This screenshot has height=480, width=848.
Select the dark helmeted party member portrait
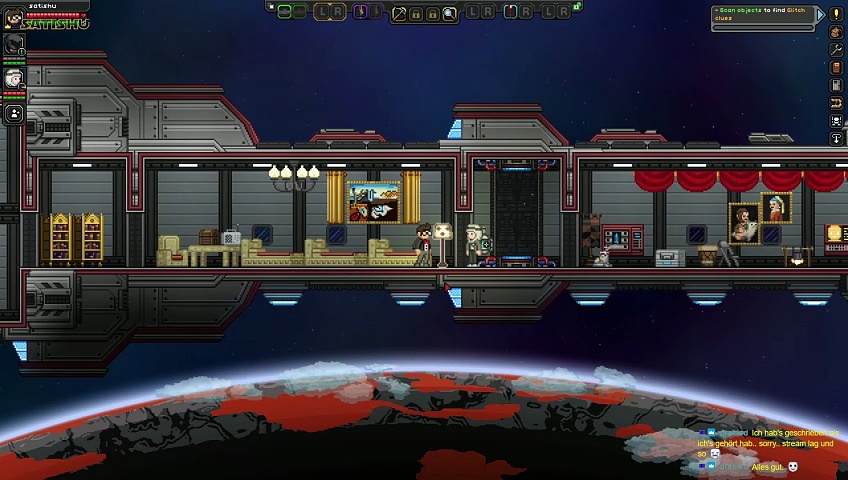point(14,45)
